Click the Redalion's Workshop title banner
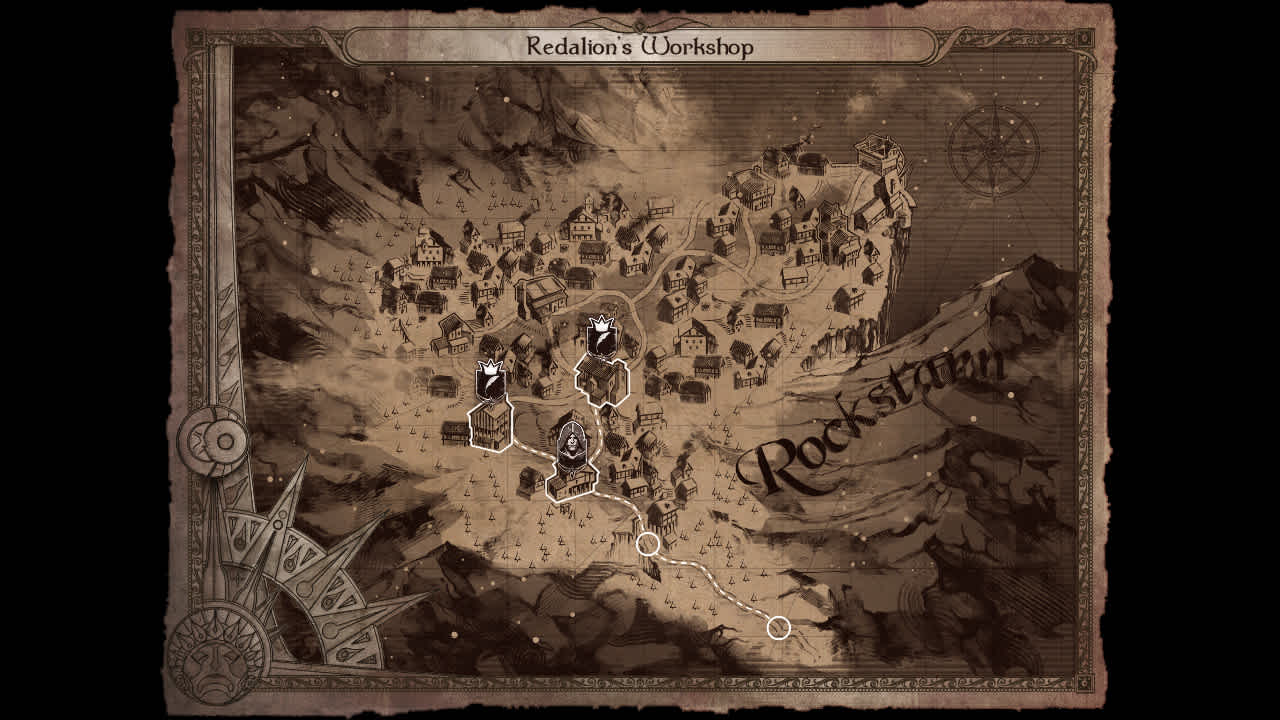 coord(640,42)
